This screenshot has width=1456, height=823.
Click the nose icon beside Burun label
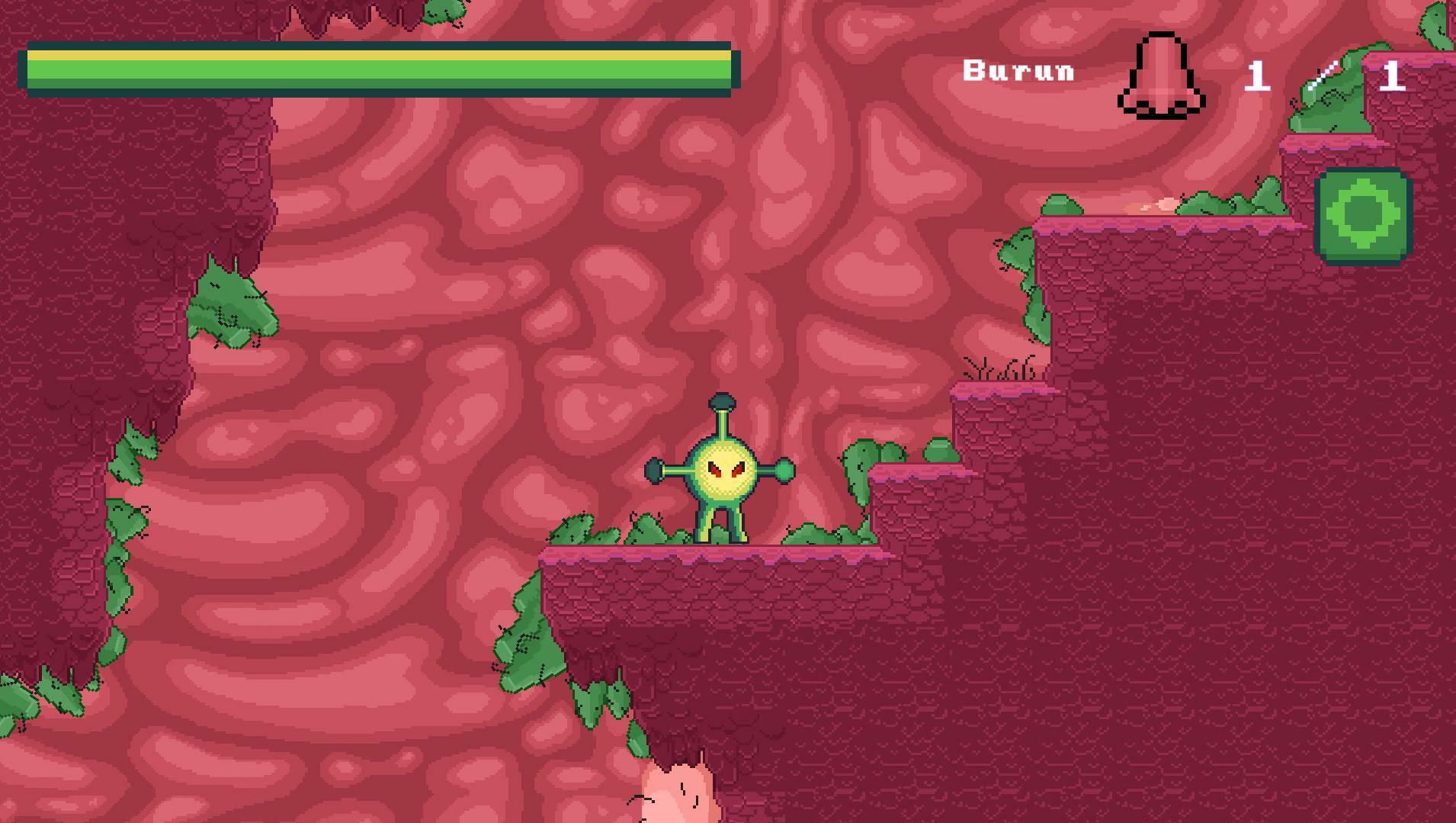1161,76
